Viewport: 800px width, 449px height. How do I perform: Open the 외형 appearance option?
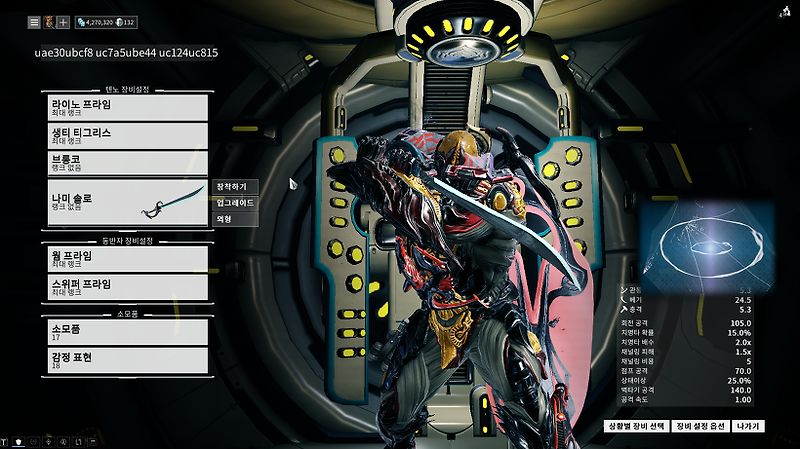tap(237, 219)
